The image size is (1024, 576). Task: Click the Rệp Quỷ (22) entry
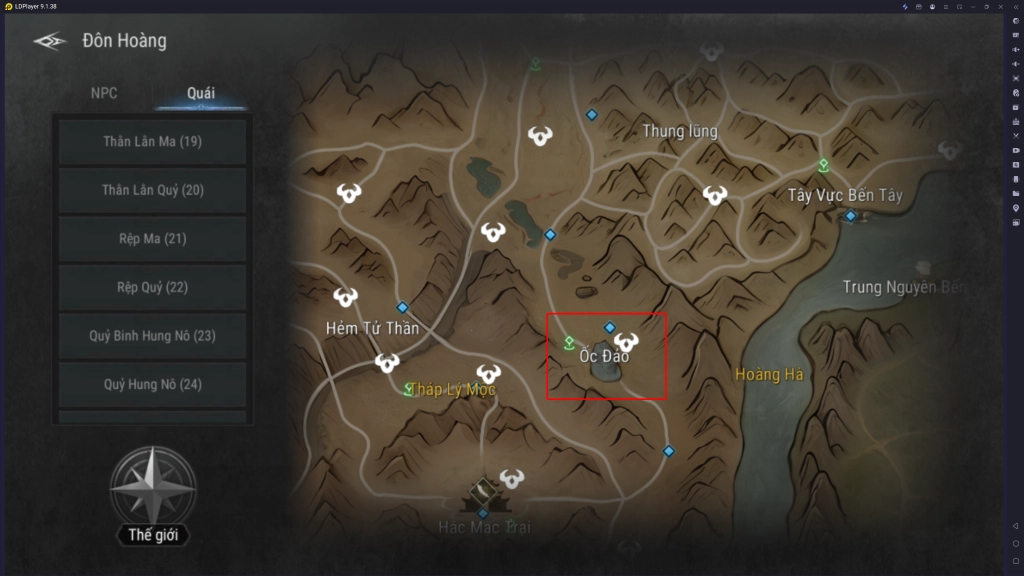click(x=152, y=287)
